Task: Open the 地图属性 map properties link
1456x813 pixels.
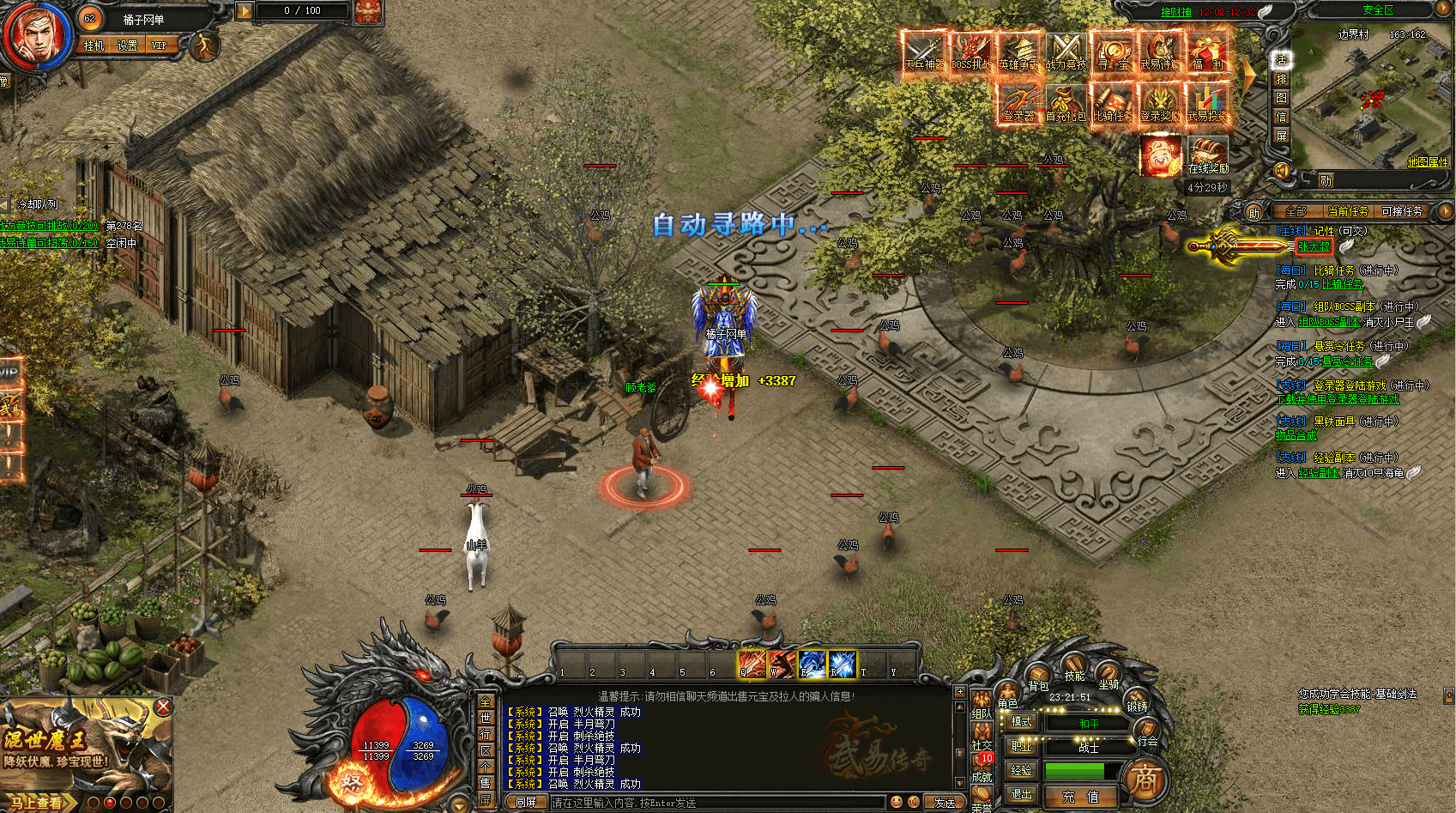Action: point(1428,161)
